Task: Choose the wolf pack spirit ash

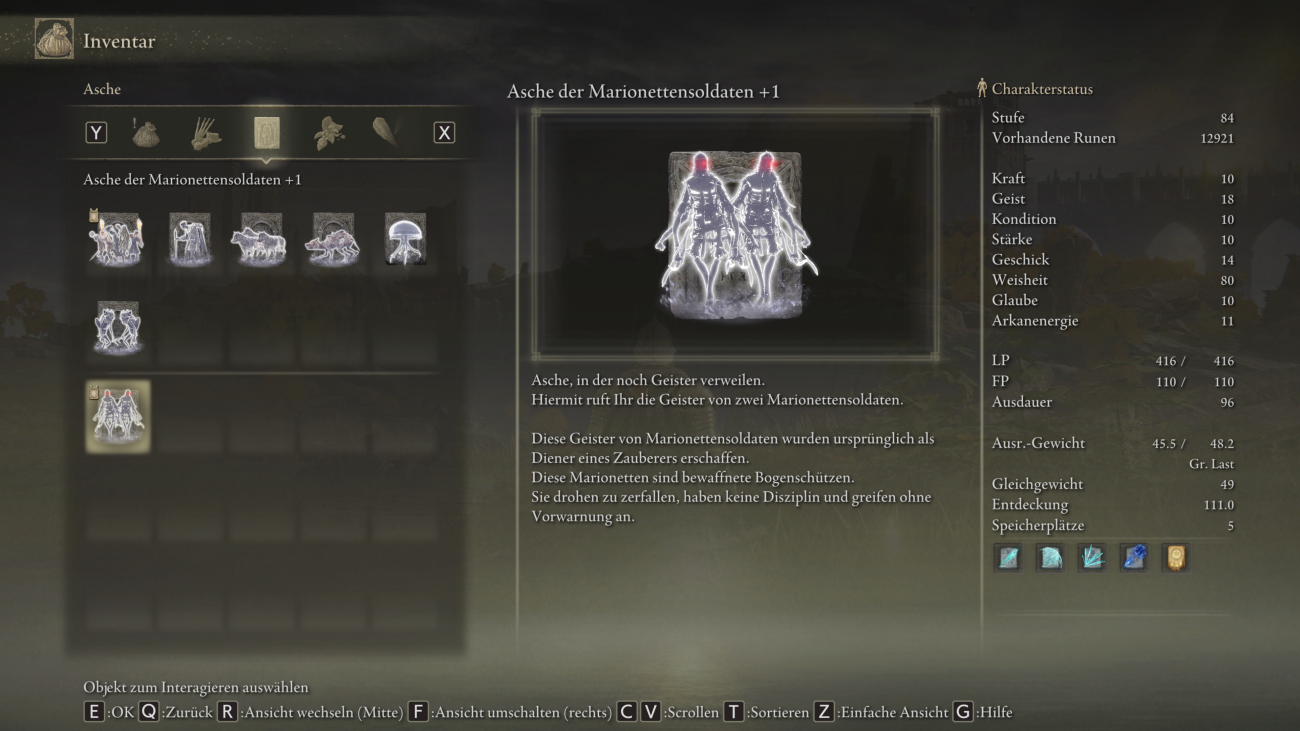Action: (260, 239)
